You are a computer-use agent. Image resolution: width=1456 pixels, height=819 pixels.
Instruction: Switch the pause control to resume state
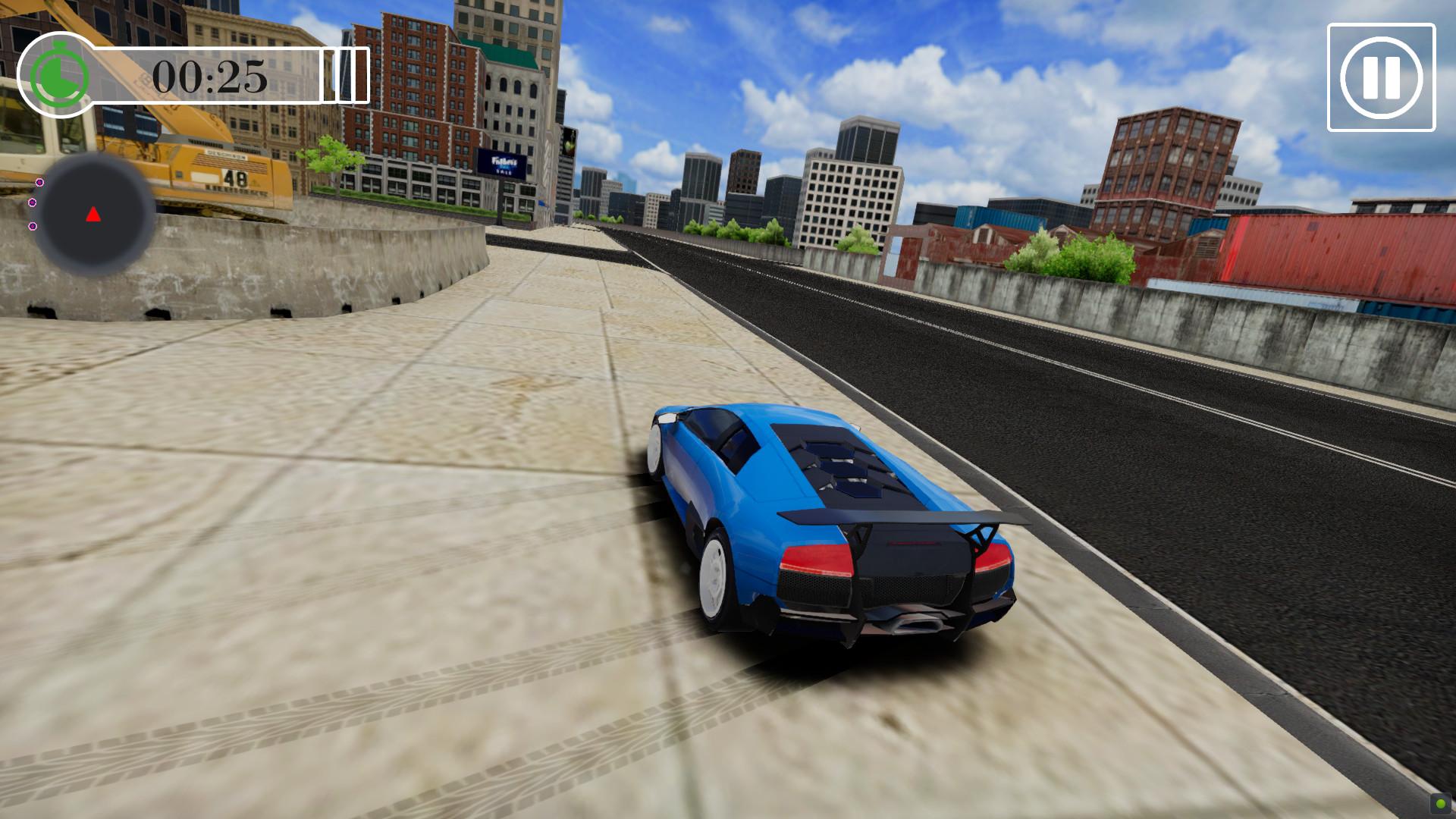1382,76
